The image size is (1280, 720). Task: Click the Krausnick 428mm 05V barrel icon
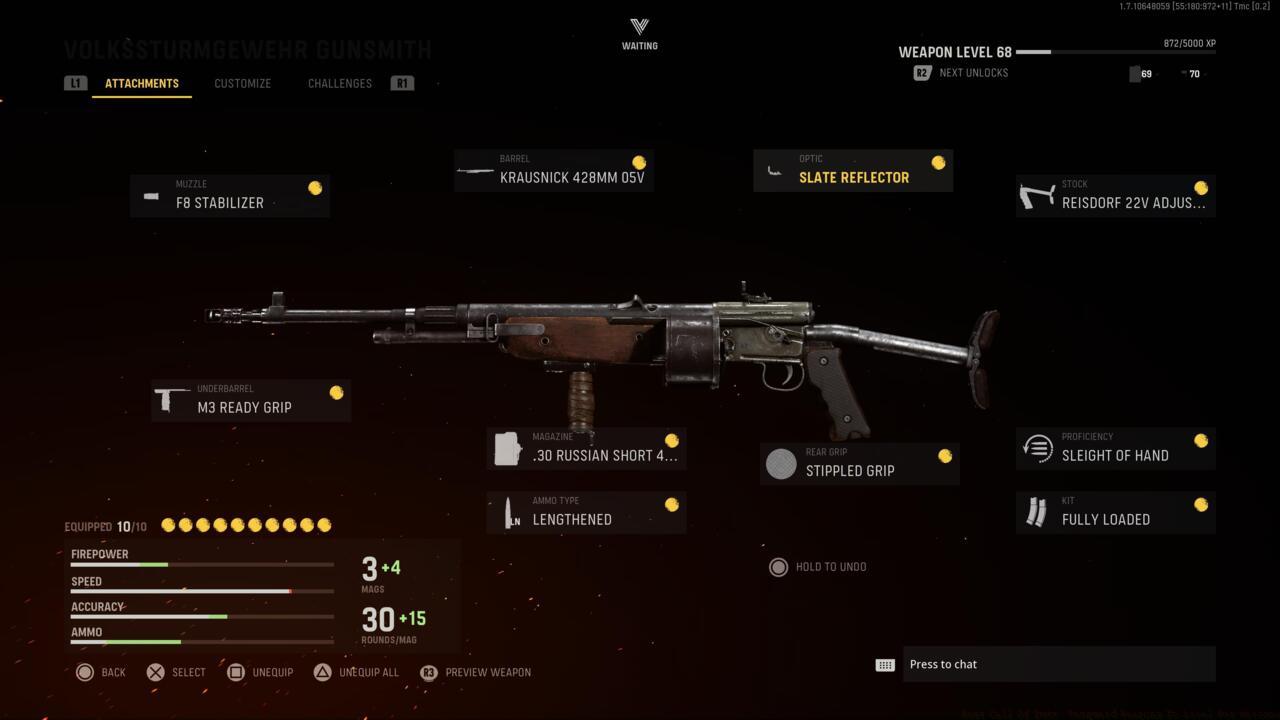coord(473,170)
